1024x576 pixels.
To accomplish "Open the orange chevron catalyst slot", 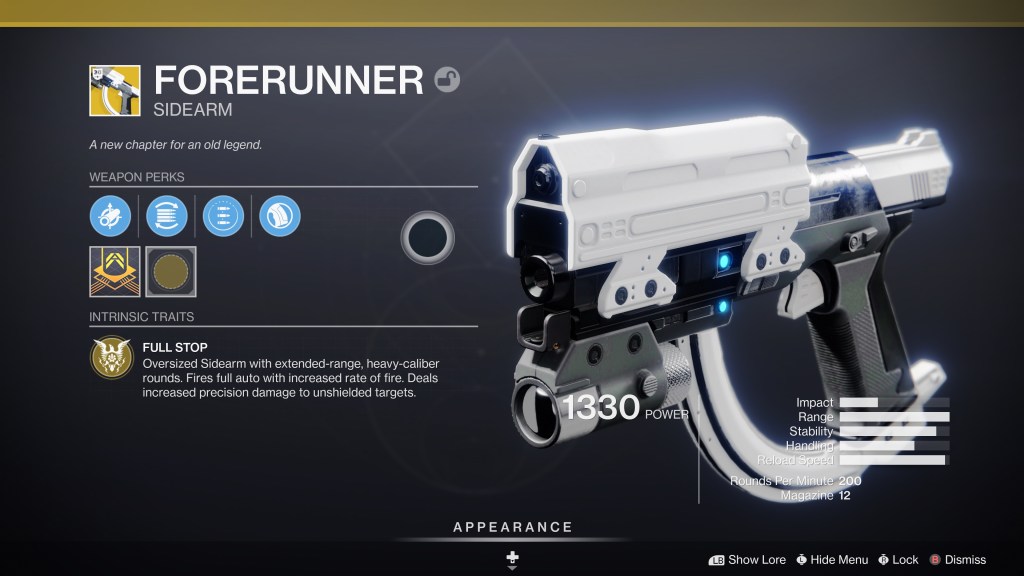I will pos(114,271).
